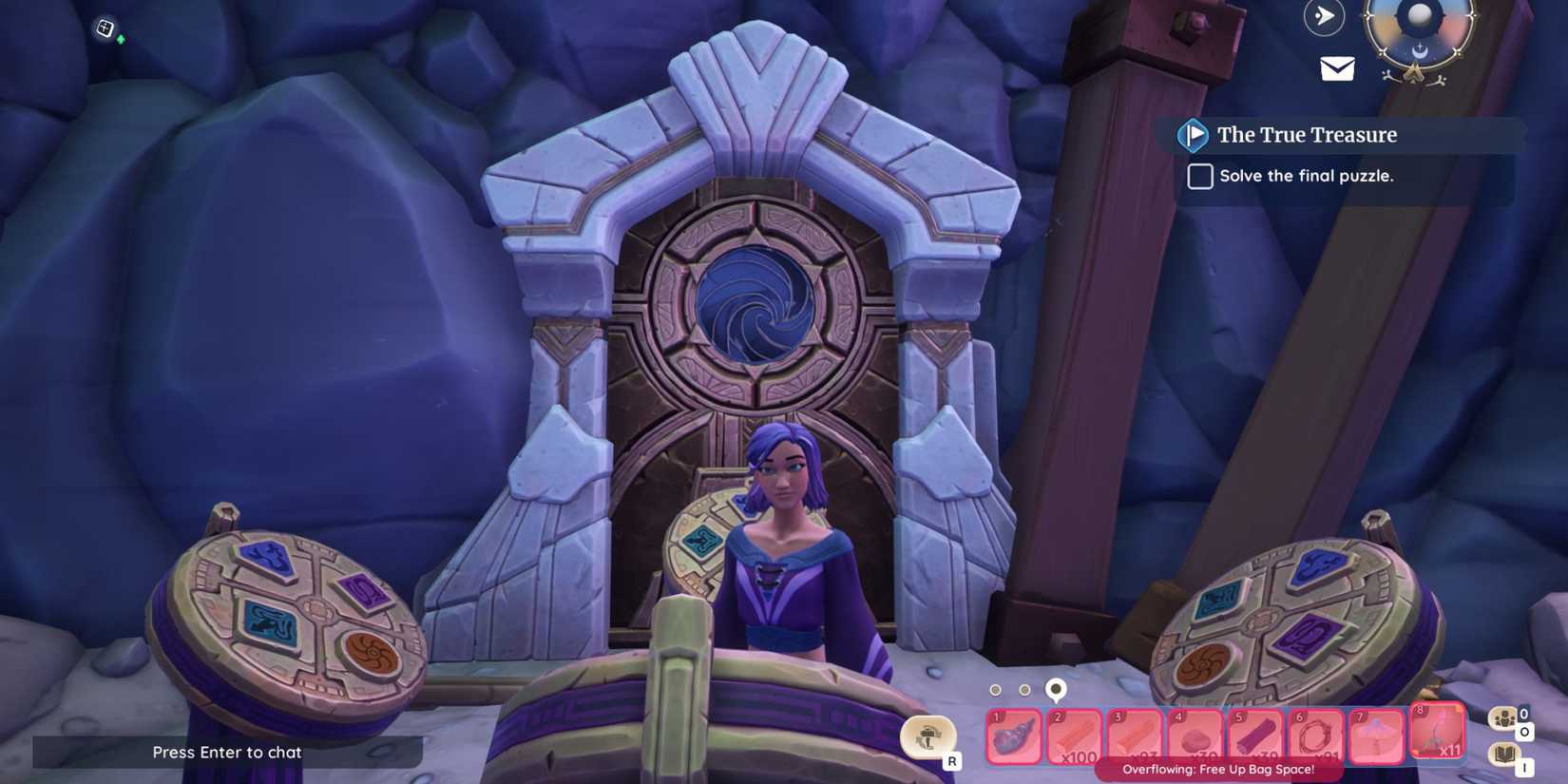The height and width of the screenshot is (784, 1568).
Task: Select the white quest progress dot
Action: click(1055, 688)
